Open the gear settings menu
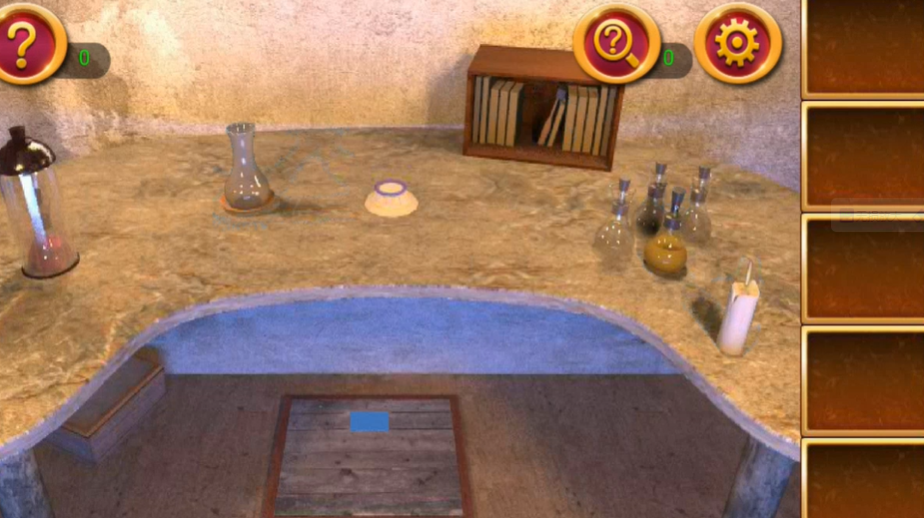 737,44
